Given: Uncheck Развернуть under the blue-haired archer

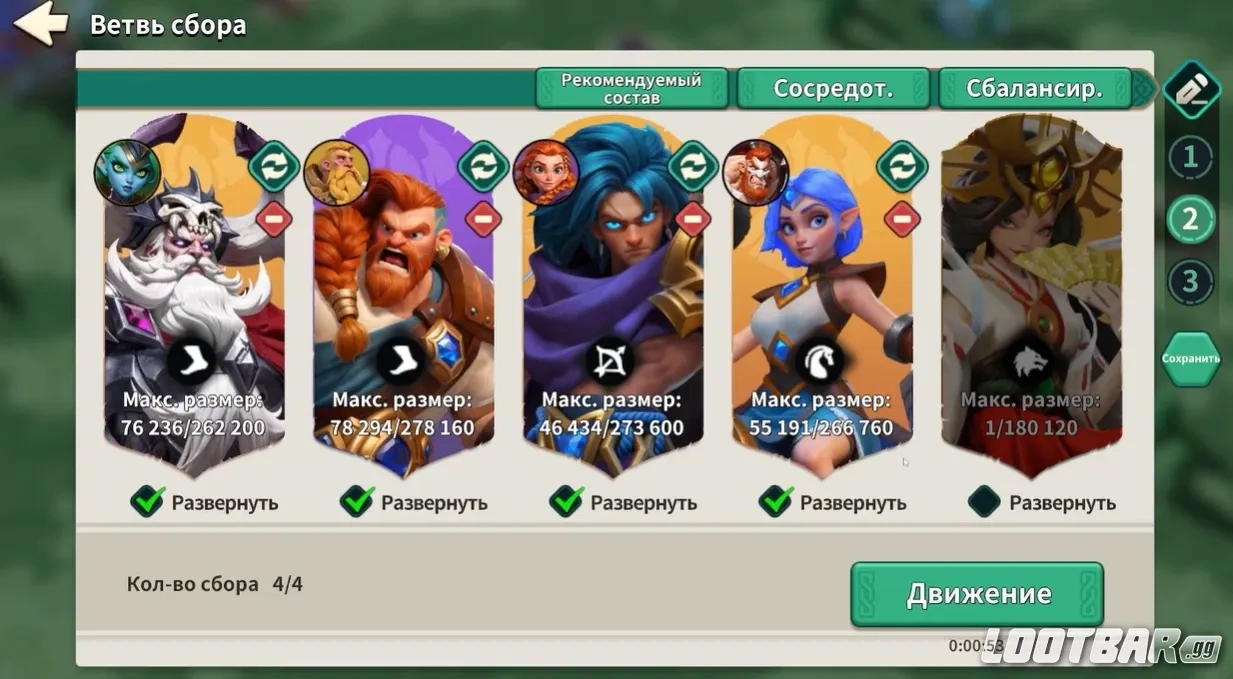Looking at the screenshot, I should pos(567,502).
